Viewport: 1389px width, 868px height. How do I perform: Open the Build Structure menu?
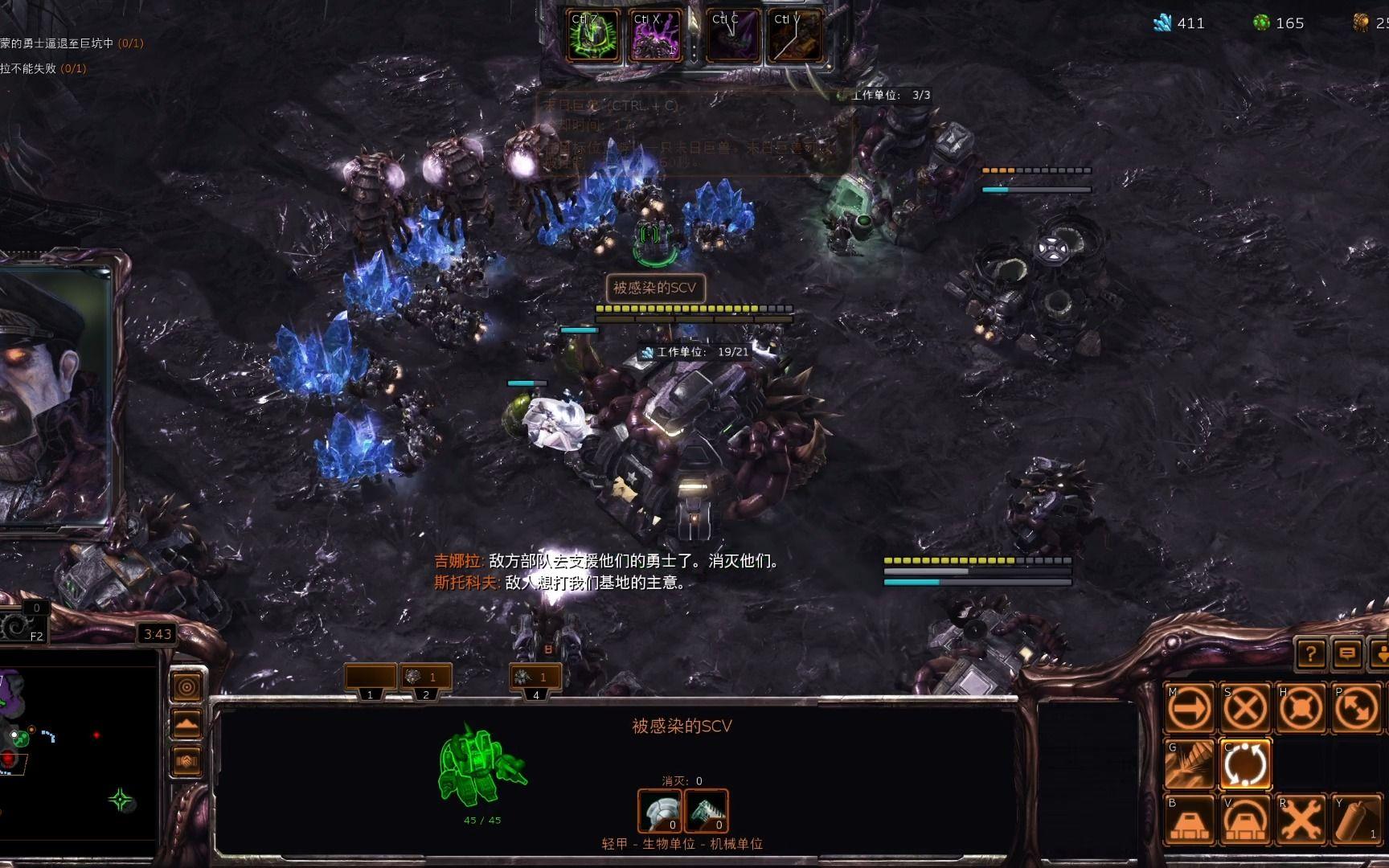point(1190,819)
